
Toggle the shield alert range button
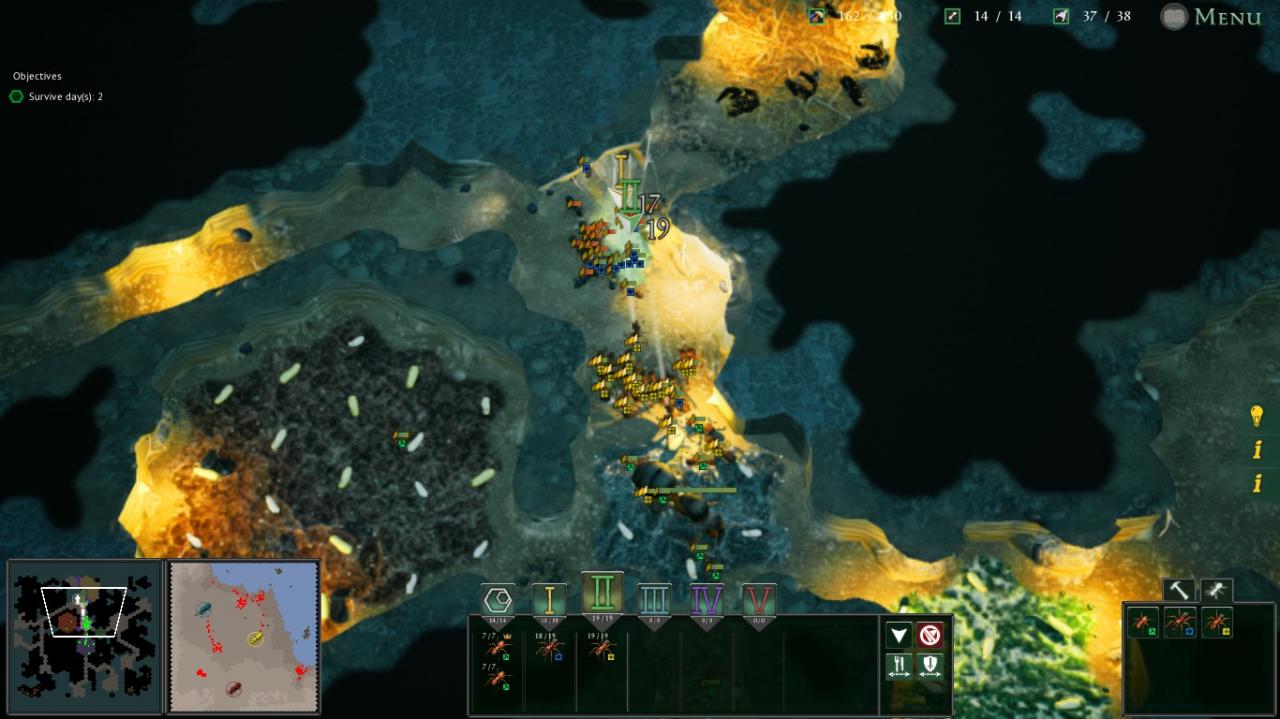pos(930,666)
